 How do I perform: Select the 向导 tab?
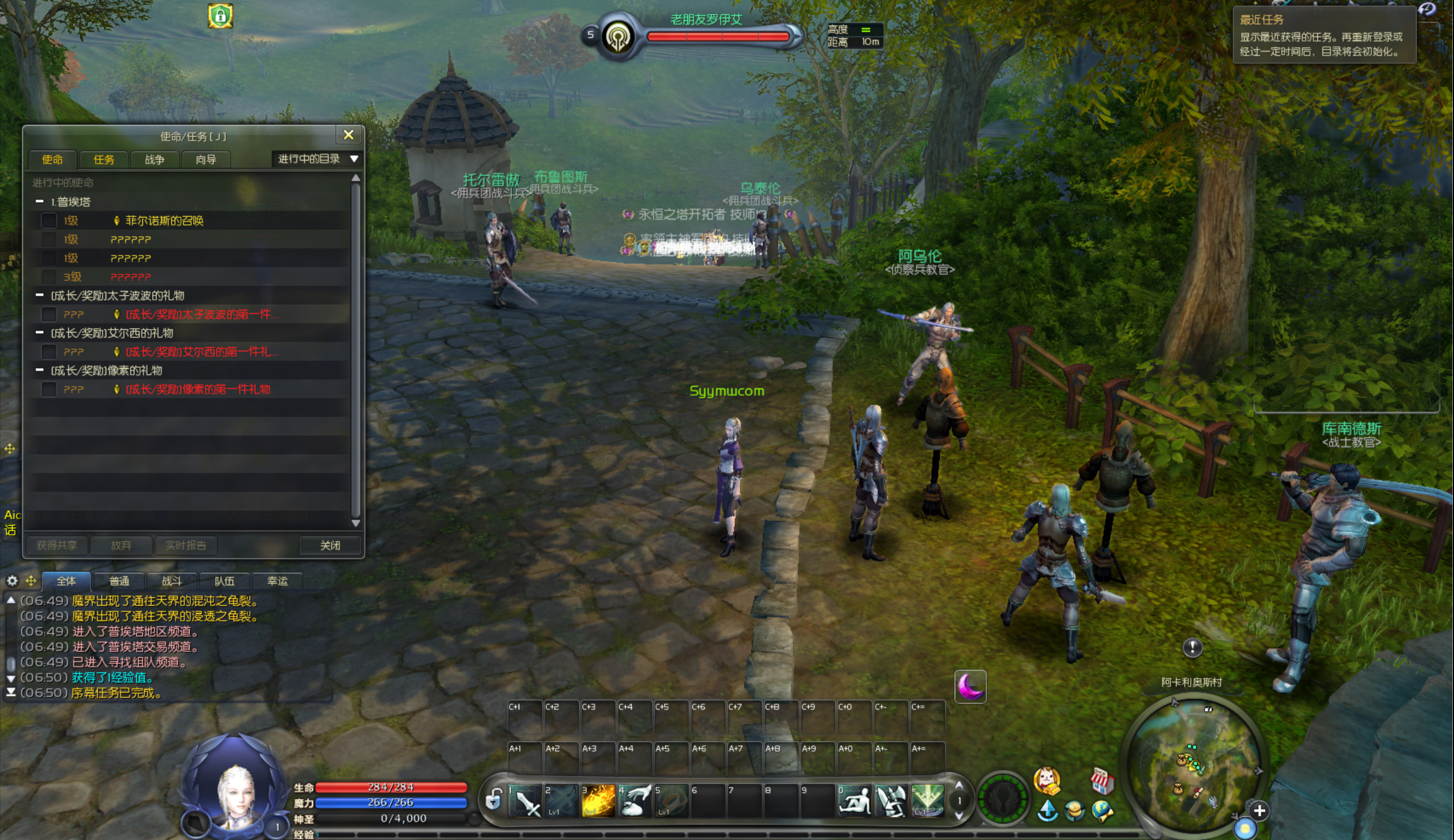206,160
